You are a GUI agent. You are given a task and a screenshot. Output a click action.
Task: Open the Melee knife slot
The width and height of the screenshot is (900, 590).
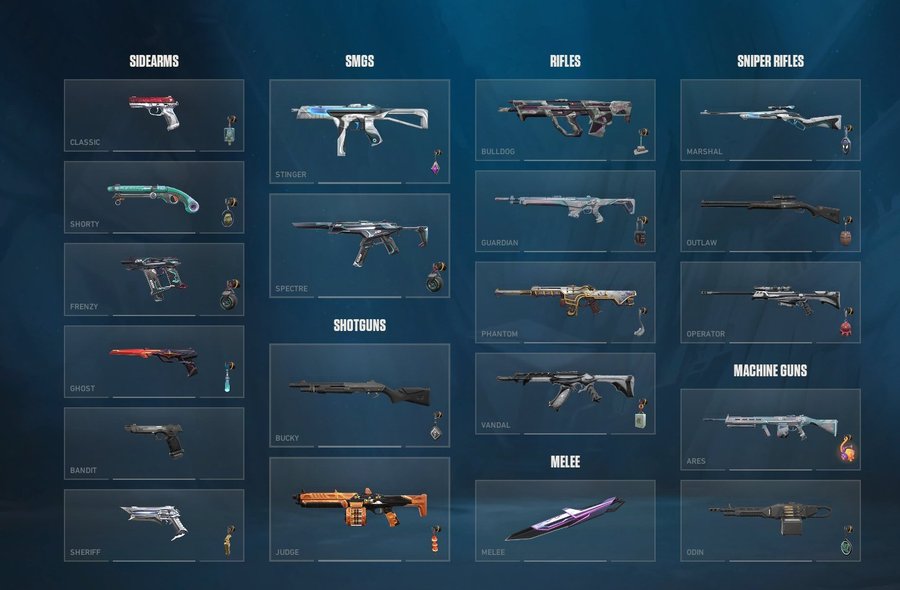pos(564,520)
